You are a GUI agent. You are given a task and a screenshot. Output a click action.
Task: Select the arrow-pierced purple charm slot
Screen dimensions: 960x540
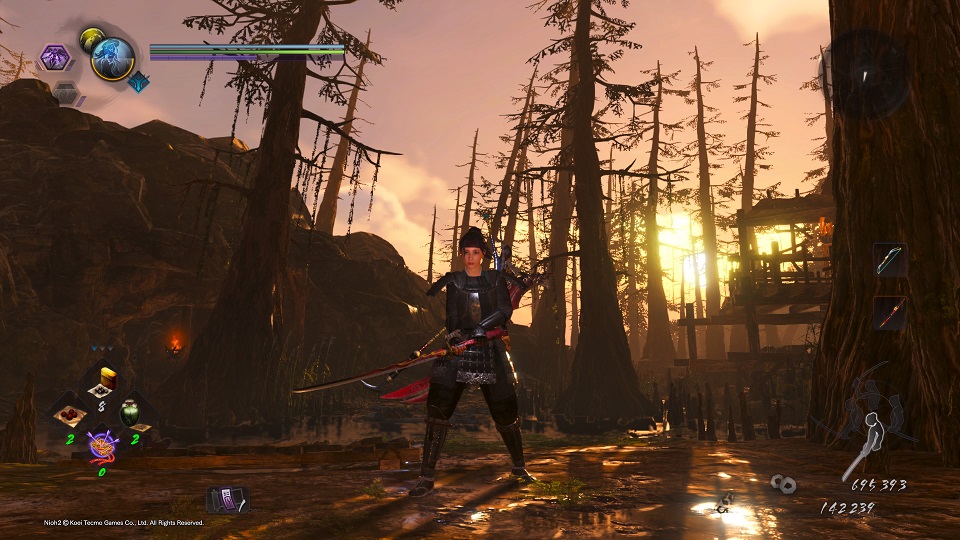102,445
